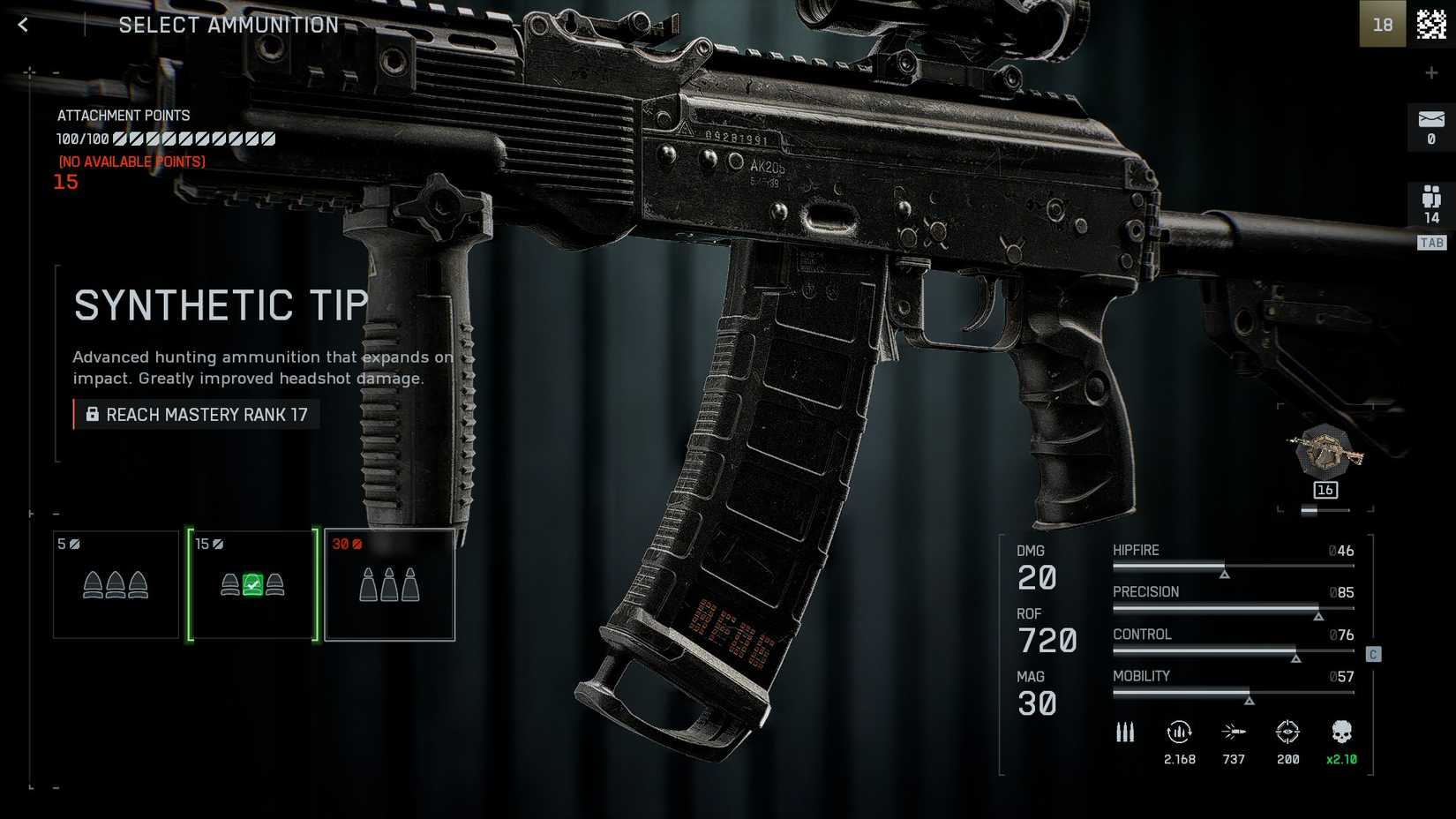Go back using the top-left arrow

click(22, 24)
